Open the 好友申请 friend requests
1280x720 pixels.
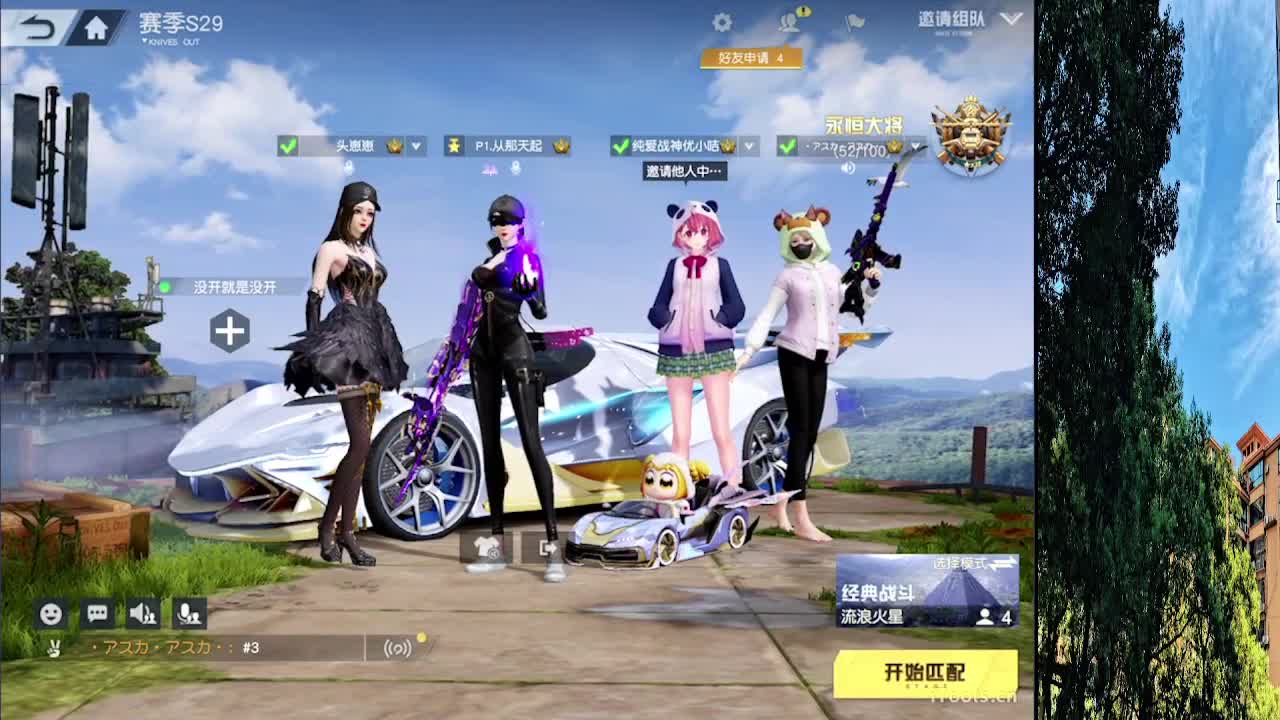click(x=751, y=59)
